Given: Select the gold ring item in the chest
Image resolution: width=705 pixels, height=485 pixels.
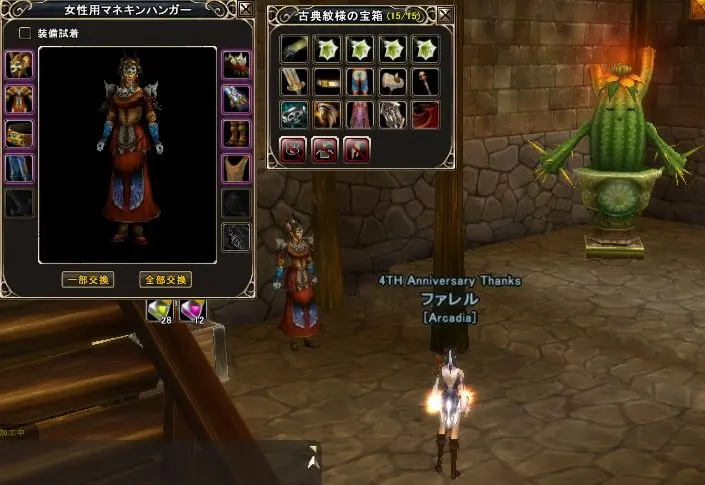Looking at the screenshot, I should point(327,81).
